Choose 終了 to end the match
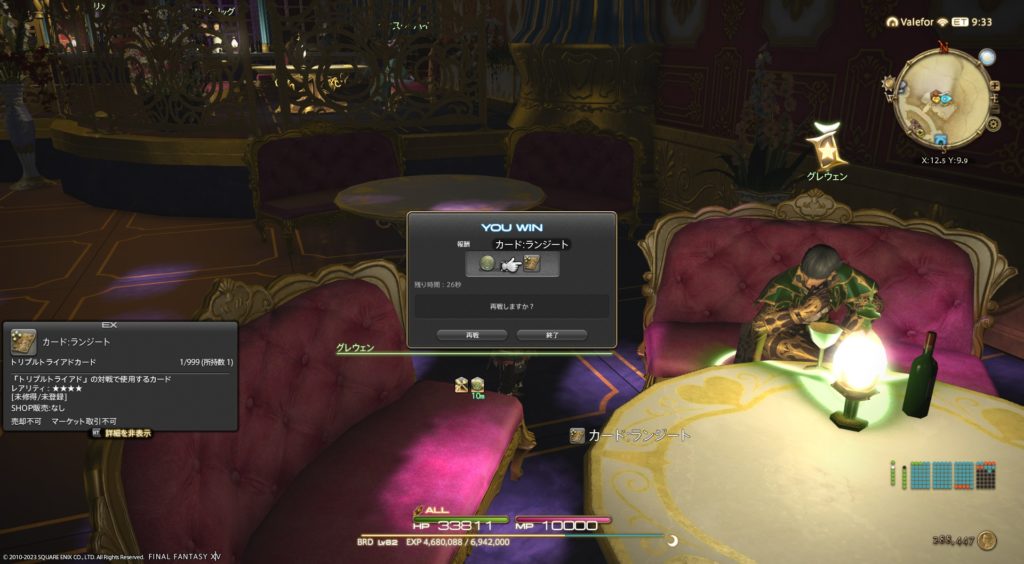The image size is (1024, 564). pos(551,335)
